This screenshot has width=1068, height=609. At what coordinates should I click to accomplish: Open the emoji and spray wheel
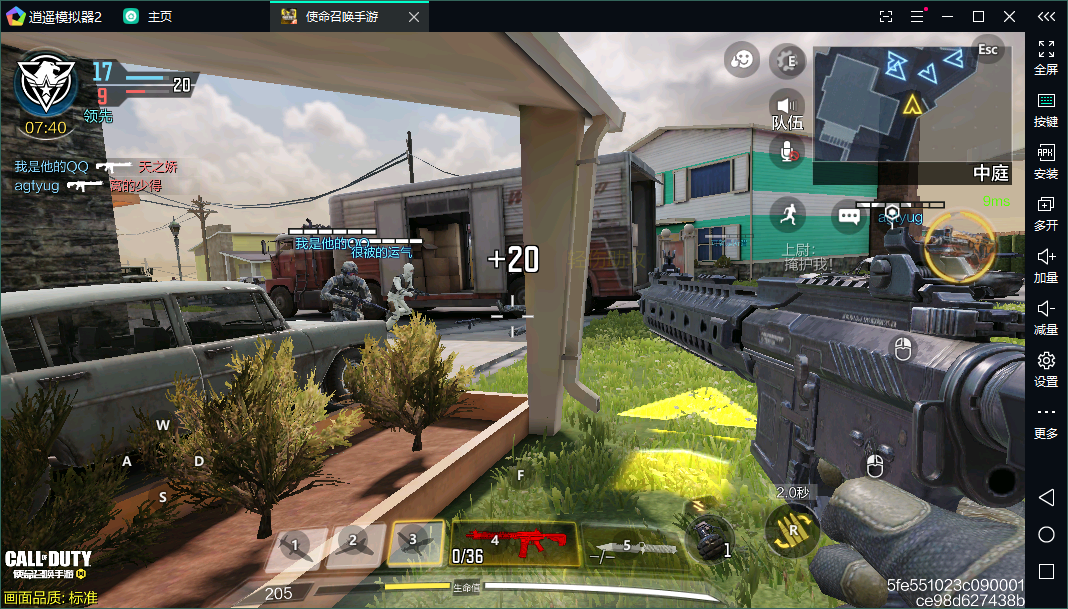click(742, 61)
